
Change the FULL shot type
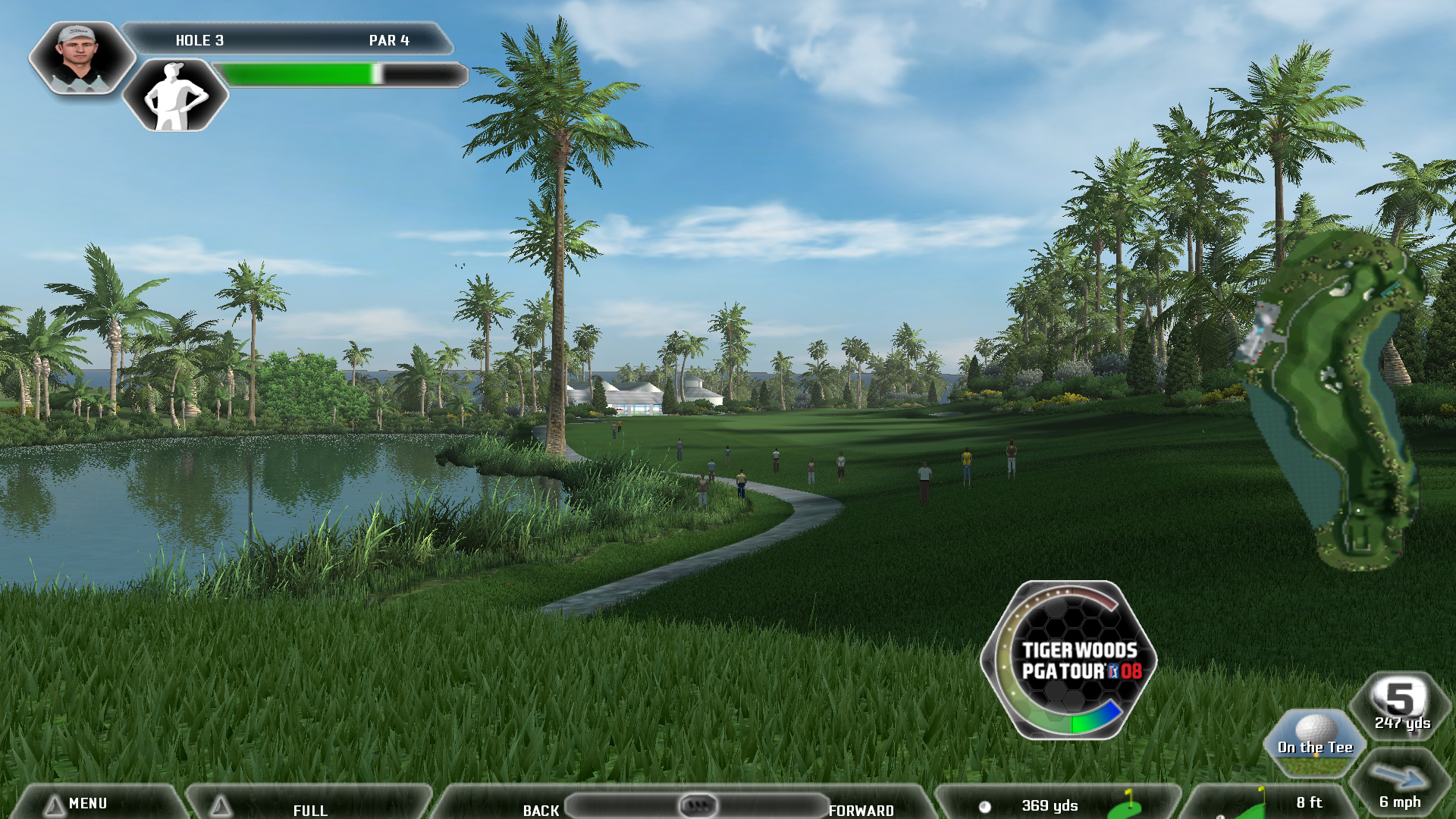click(309, 806)
